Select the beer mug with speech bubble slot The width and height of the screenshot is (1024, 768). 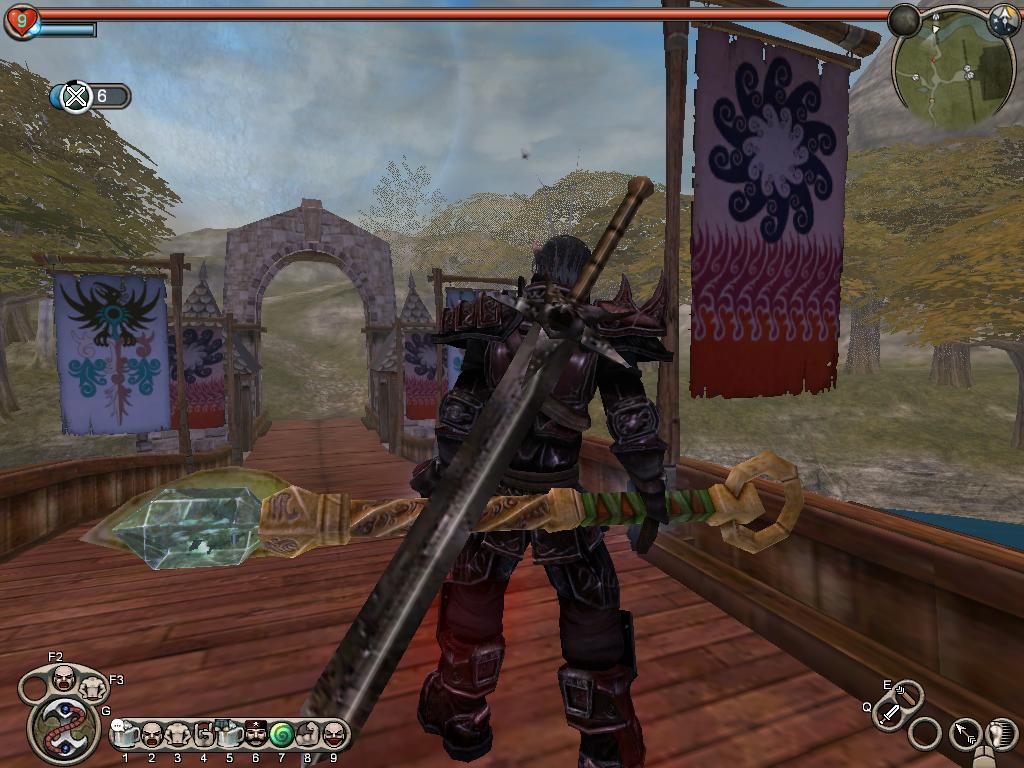pyautogui.click(x=126, y=735)
